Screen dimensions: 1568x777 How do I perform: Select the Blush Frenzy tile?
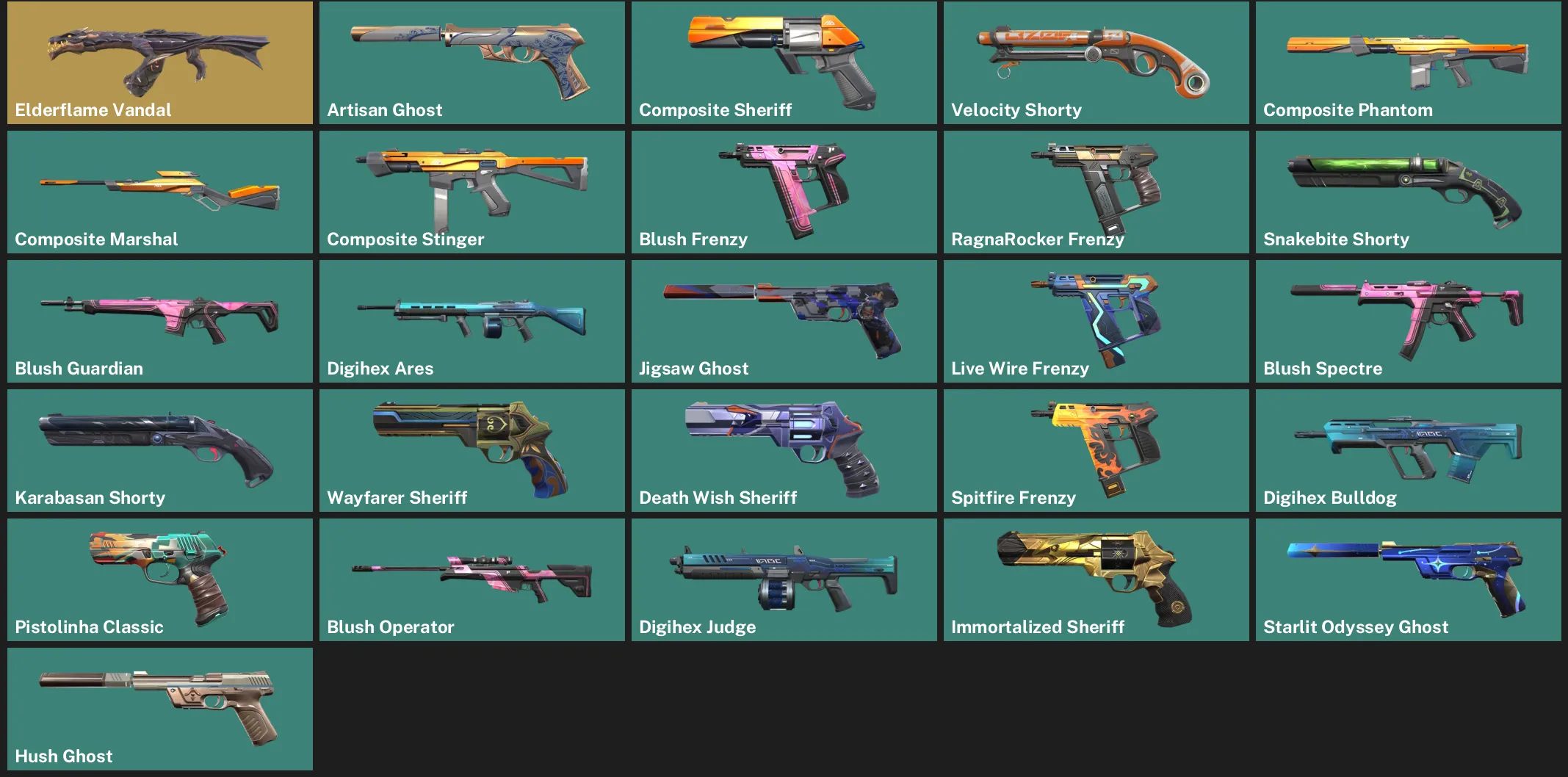pos(782,192)
